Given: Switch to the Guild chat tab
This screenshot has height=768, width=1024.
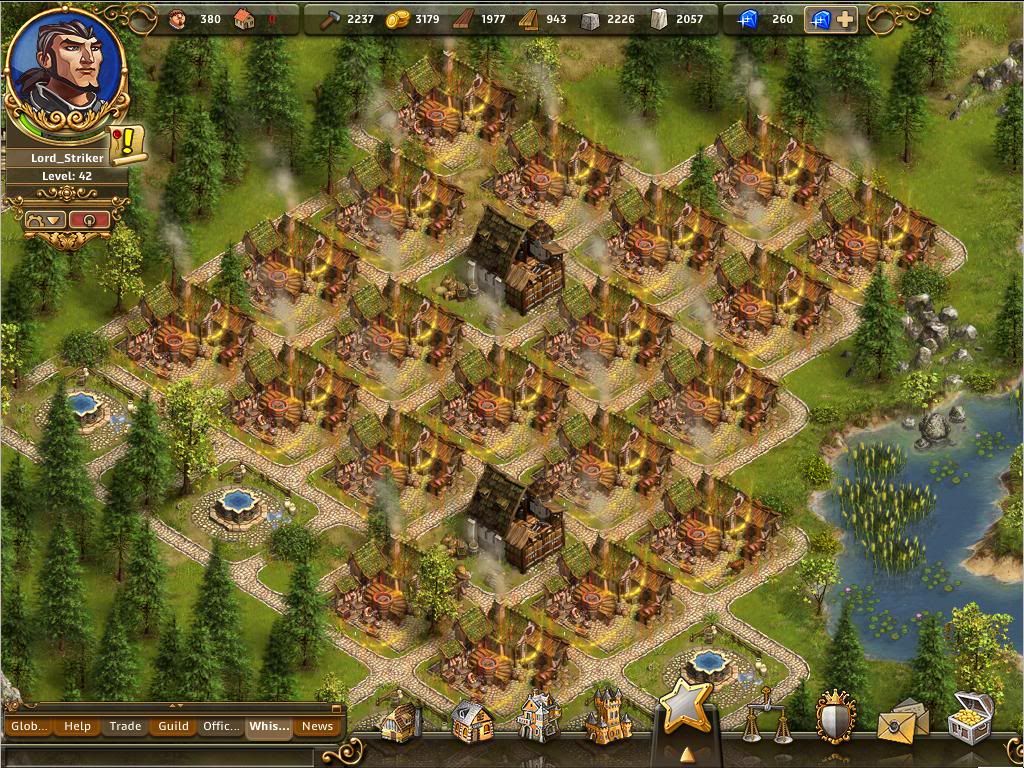Looking at the screenshot, I should click(173, 726).
